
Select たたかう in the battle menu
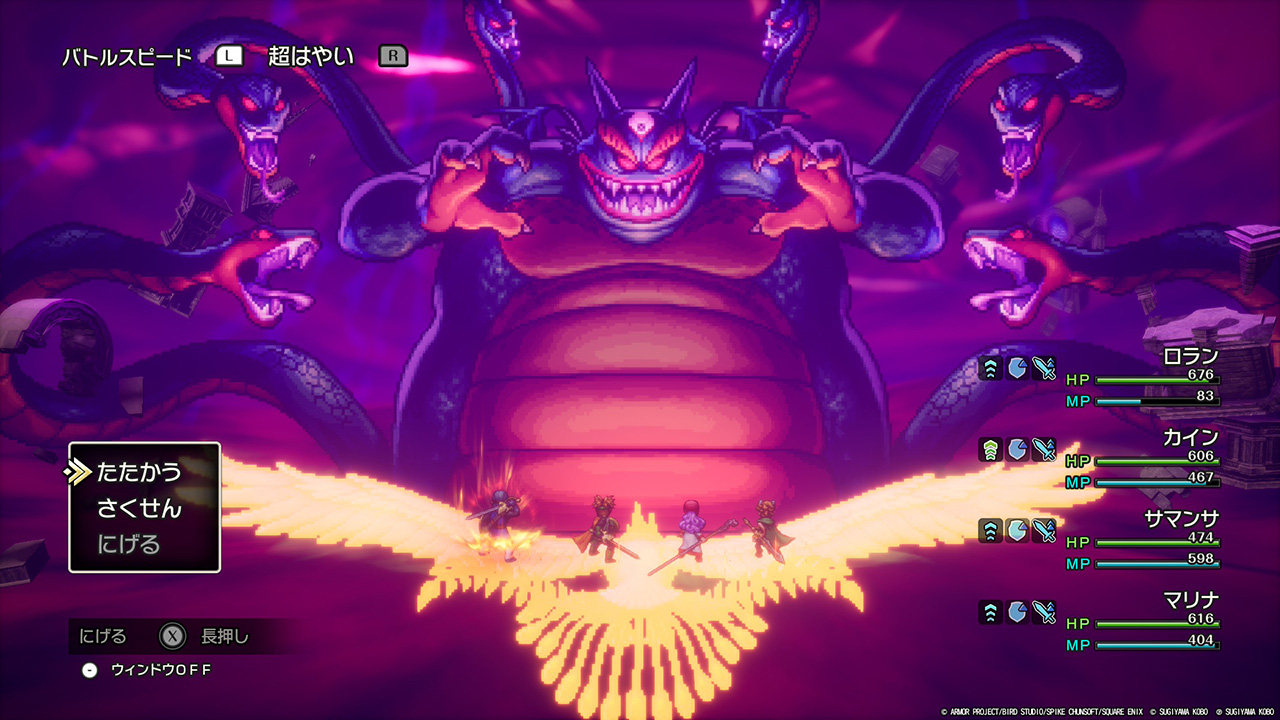[139, 471]
